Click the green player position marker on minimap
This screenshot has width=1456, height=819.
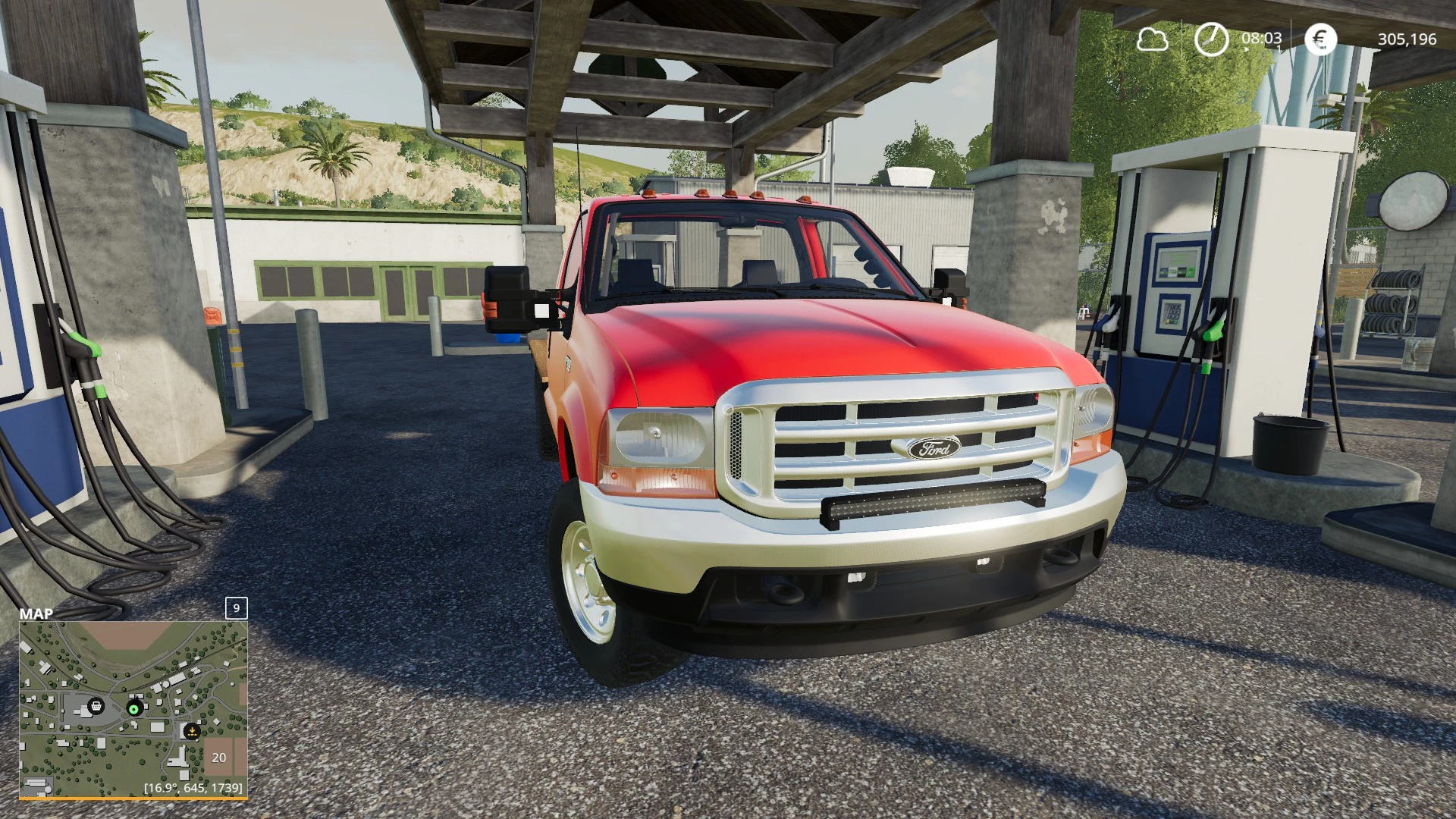(134, 709)
